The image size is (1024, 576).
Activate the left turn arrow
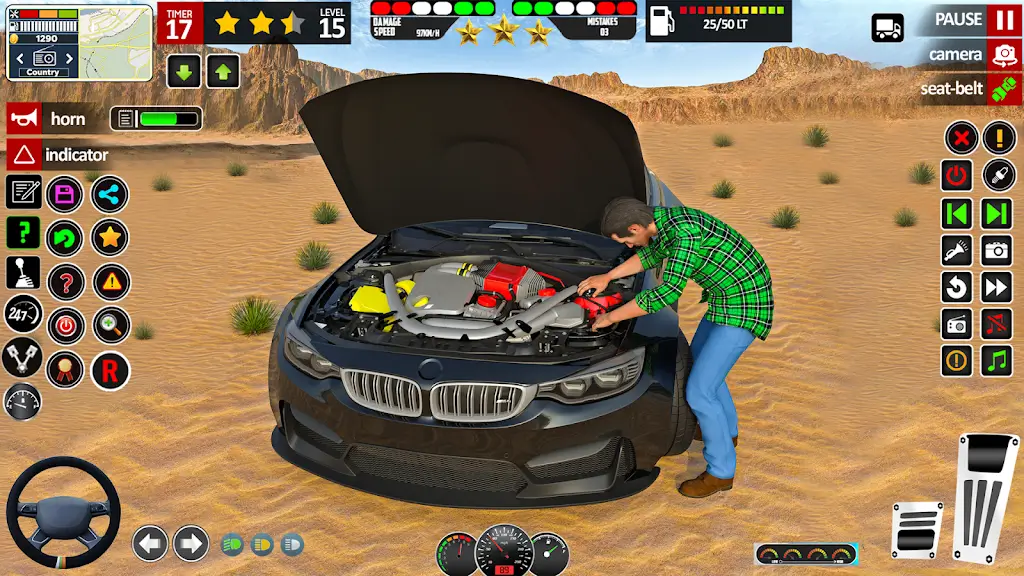pyautogui.click(x=150, y=543)
